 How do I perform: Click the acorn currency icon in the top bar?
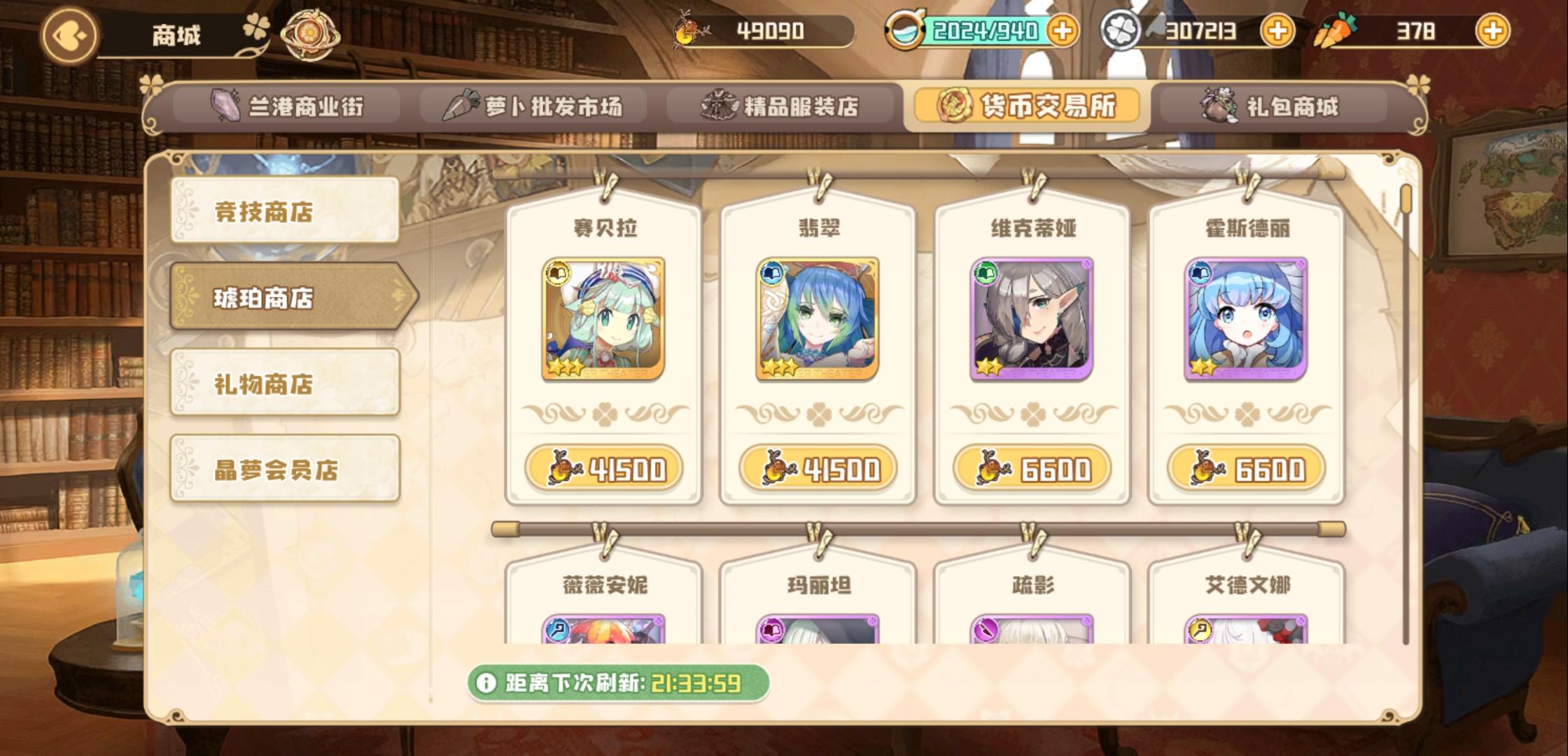point(688,29)
